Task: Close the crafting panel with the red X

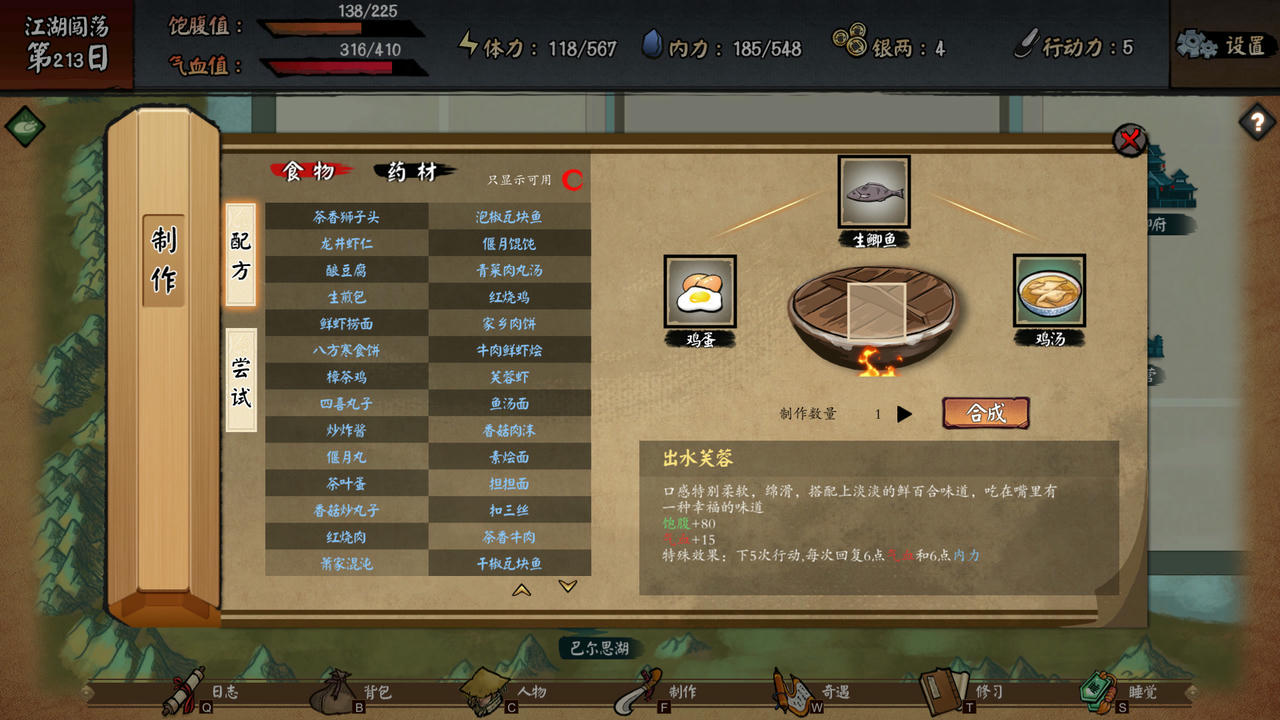Action: (1130, 140)
